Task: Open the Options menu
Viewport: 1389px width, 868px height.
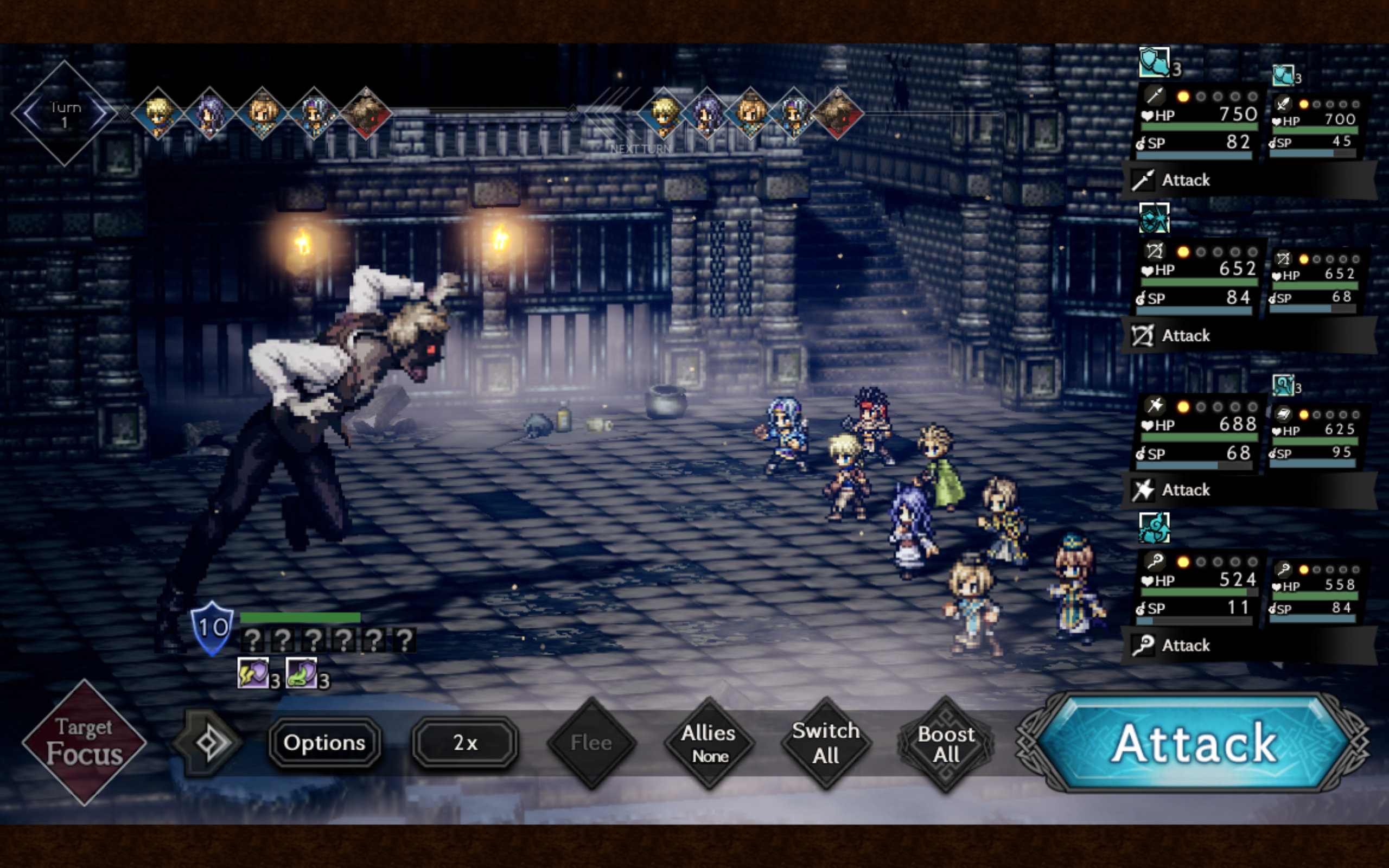Action: coord(324,743)
